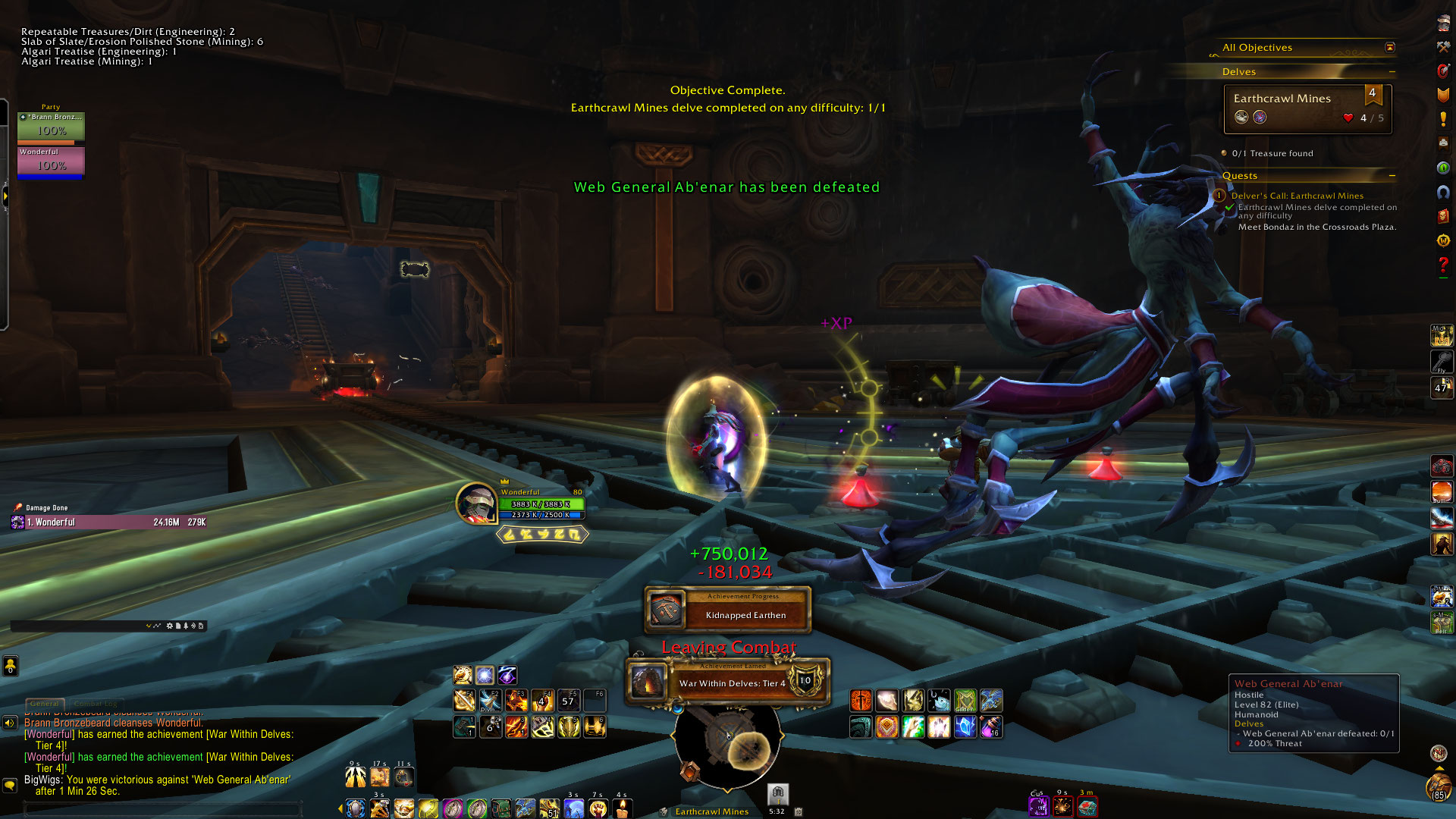Select the Brann Bronzebeard party frame
Screen dimensions: 1456x819
51,126
